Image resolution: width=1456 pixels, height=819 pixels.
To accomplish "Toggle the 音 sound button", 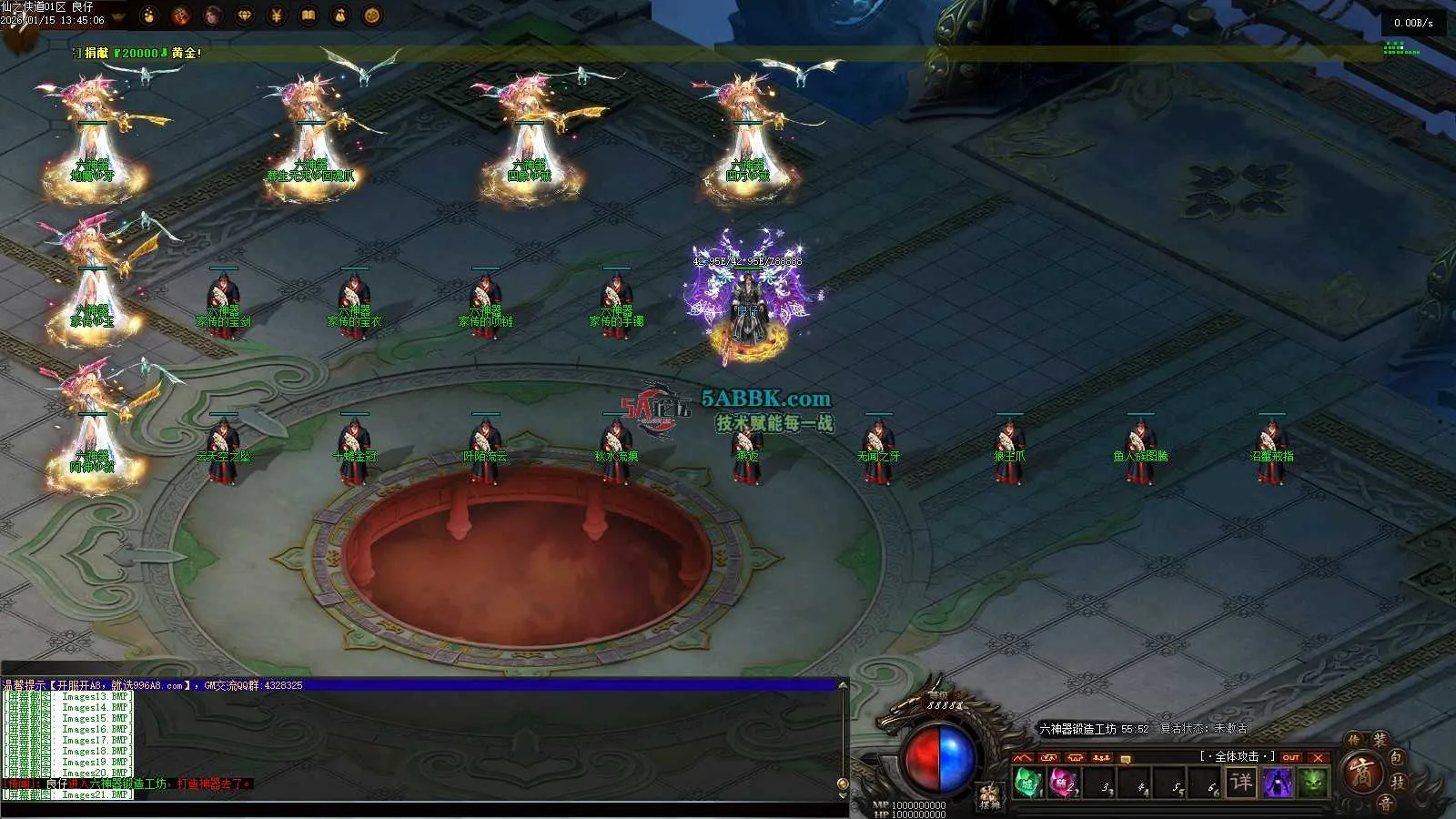I will 1385,803.
